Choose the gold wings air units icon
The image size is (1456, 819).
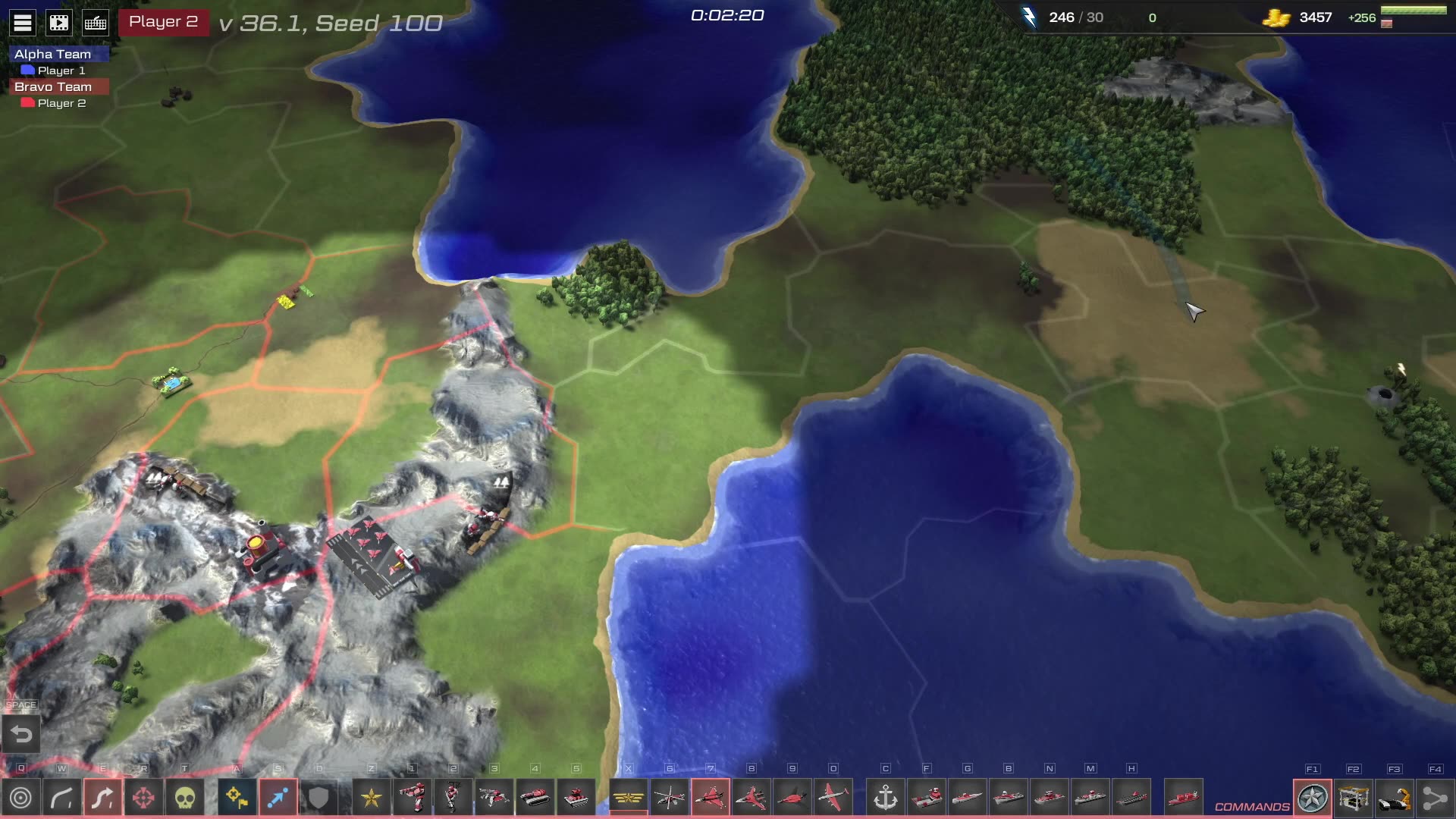point(629,798)
